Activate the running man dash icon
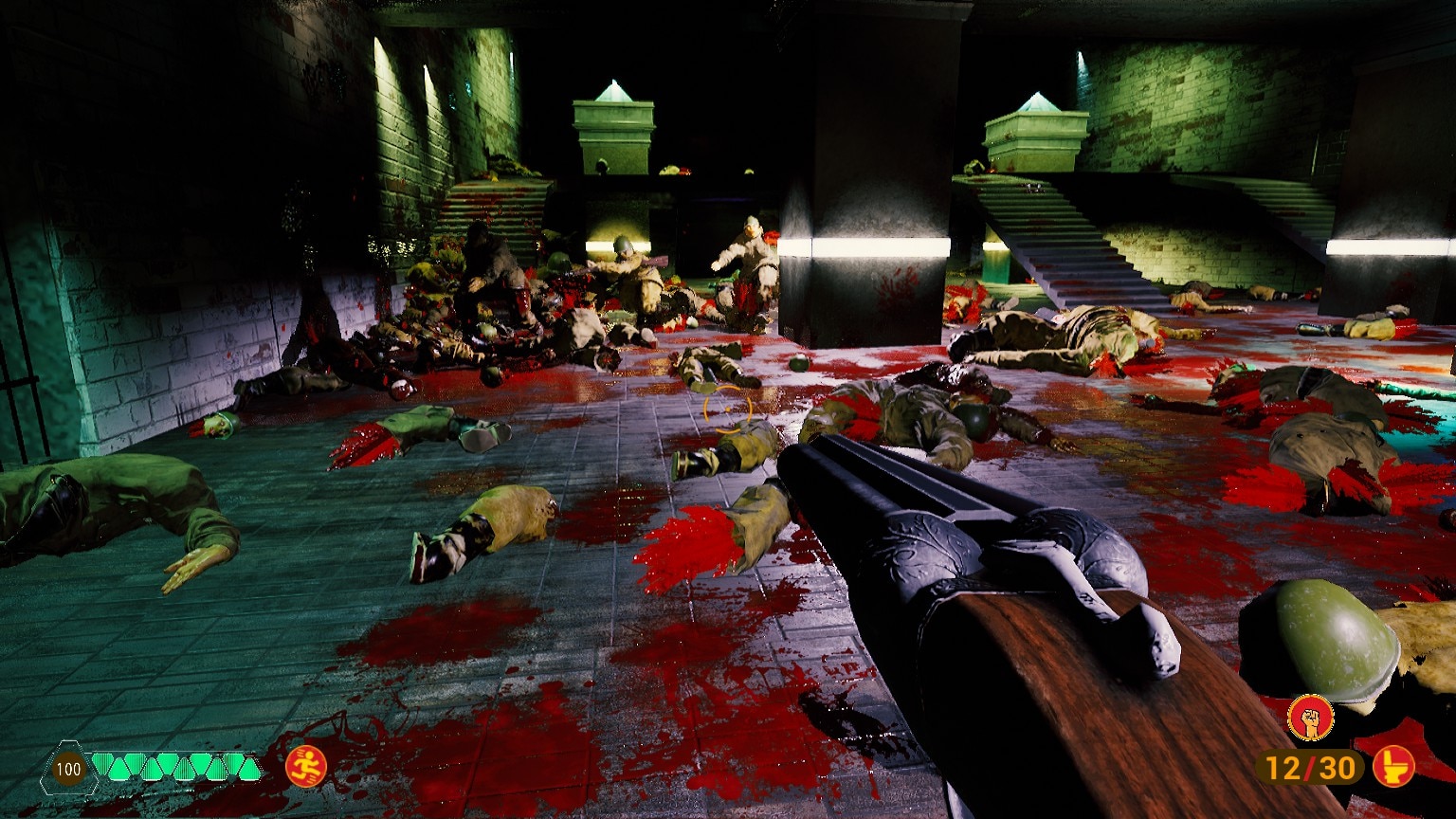 tap(306, 766)
